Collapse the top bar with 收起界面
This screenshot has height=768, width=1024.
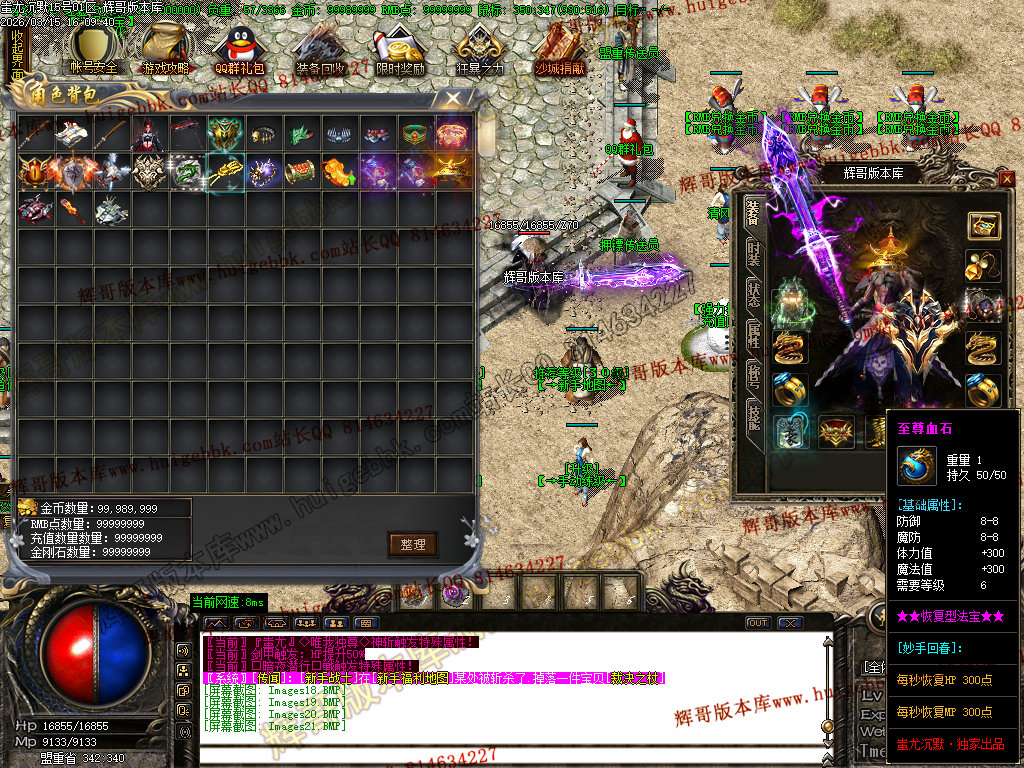[17, 52]
